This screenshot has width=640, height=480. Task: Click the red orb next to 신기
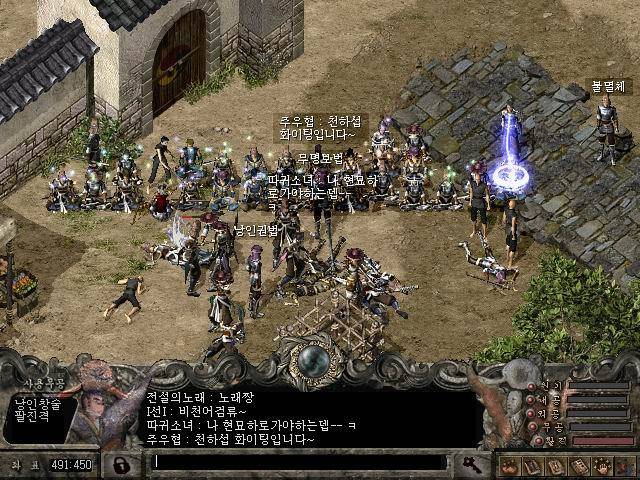pyautogui.click(x=530, y=385)
